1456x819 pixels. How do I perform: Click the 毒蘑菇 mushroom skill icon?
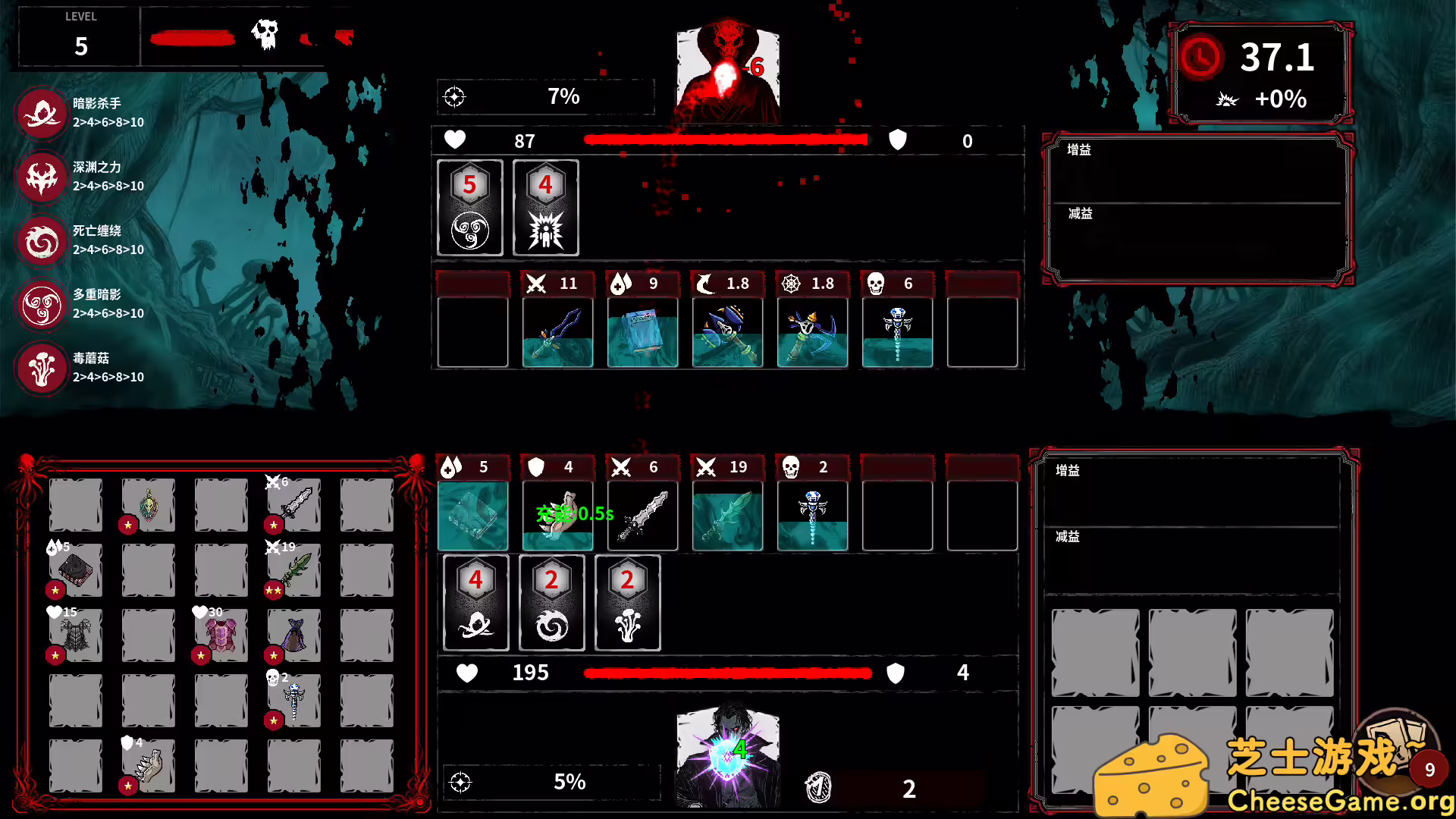42,369
